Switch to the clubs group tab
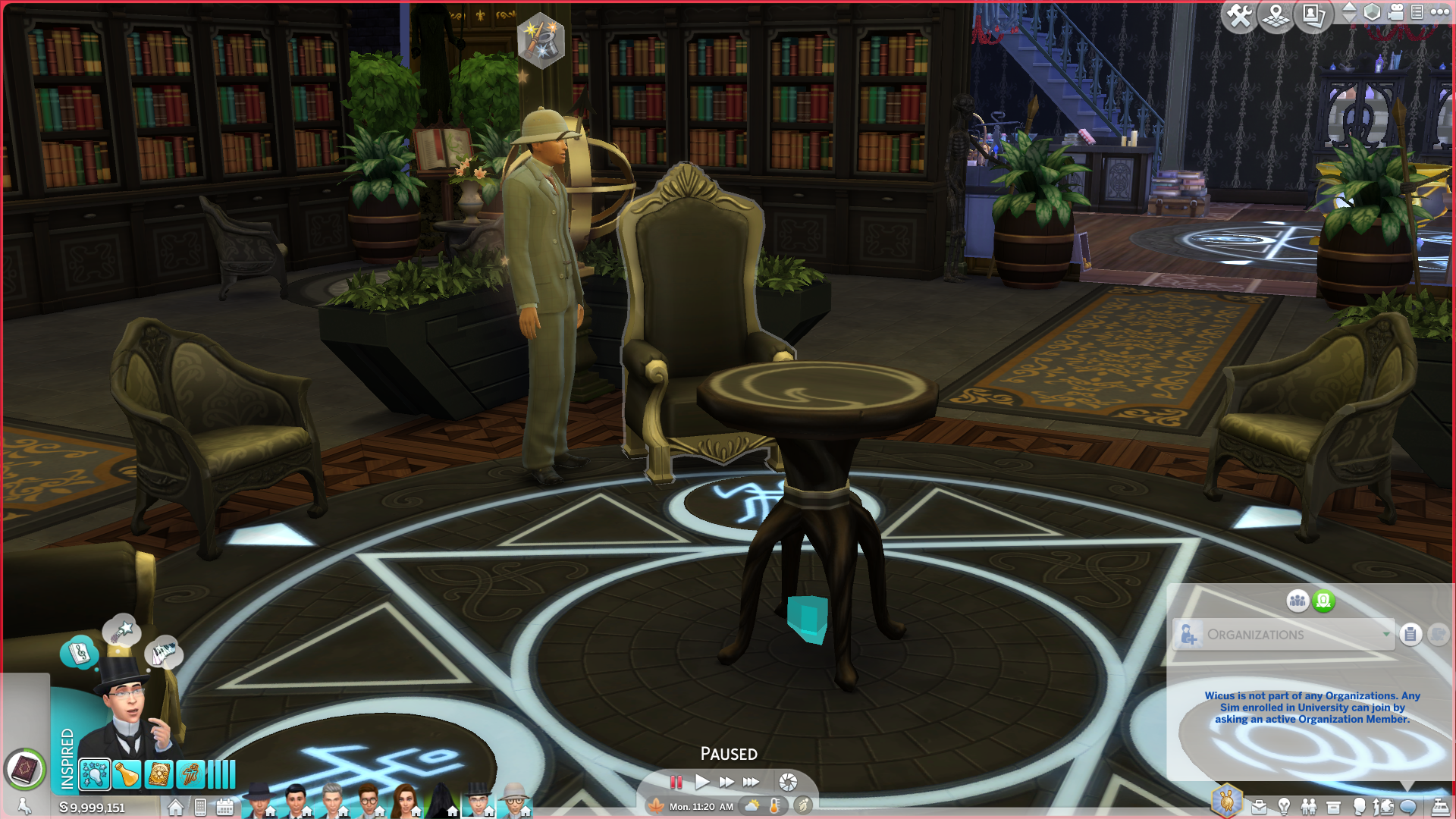 (1298, 601)
